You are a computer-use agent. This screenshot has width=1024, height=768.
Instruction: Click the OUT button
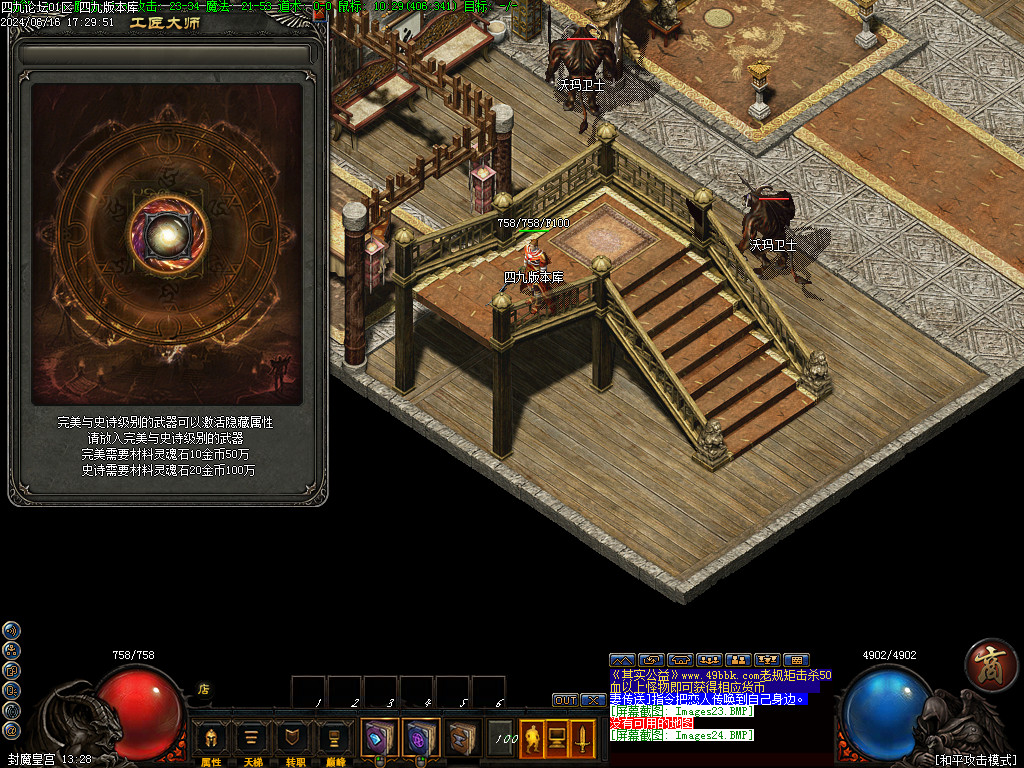click(565, 700)
